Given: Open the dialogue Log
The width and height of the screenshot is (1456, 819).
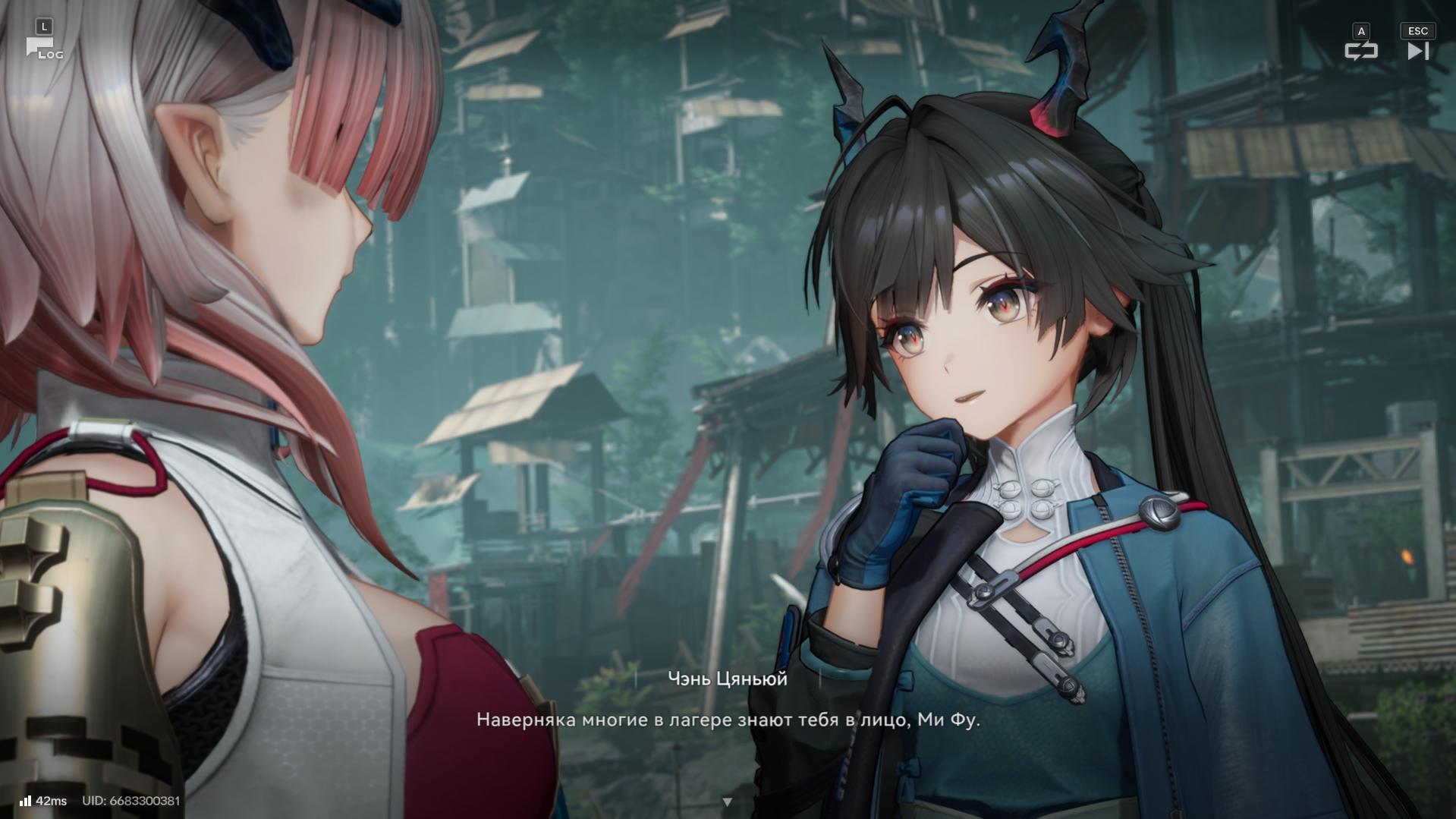Looking at the screenshot, I should pos(43,49).
